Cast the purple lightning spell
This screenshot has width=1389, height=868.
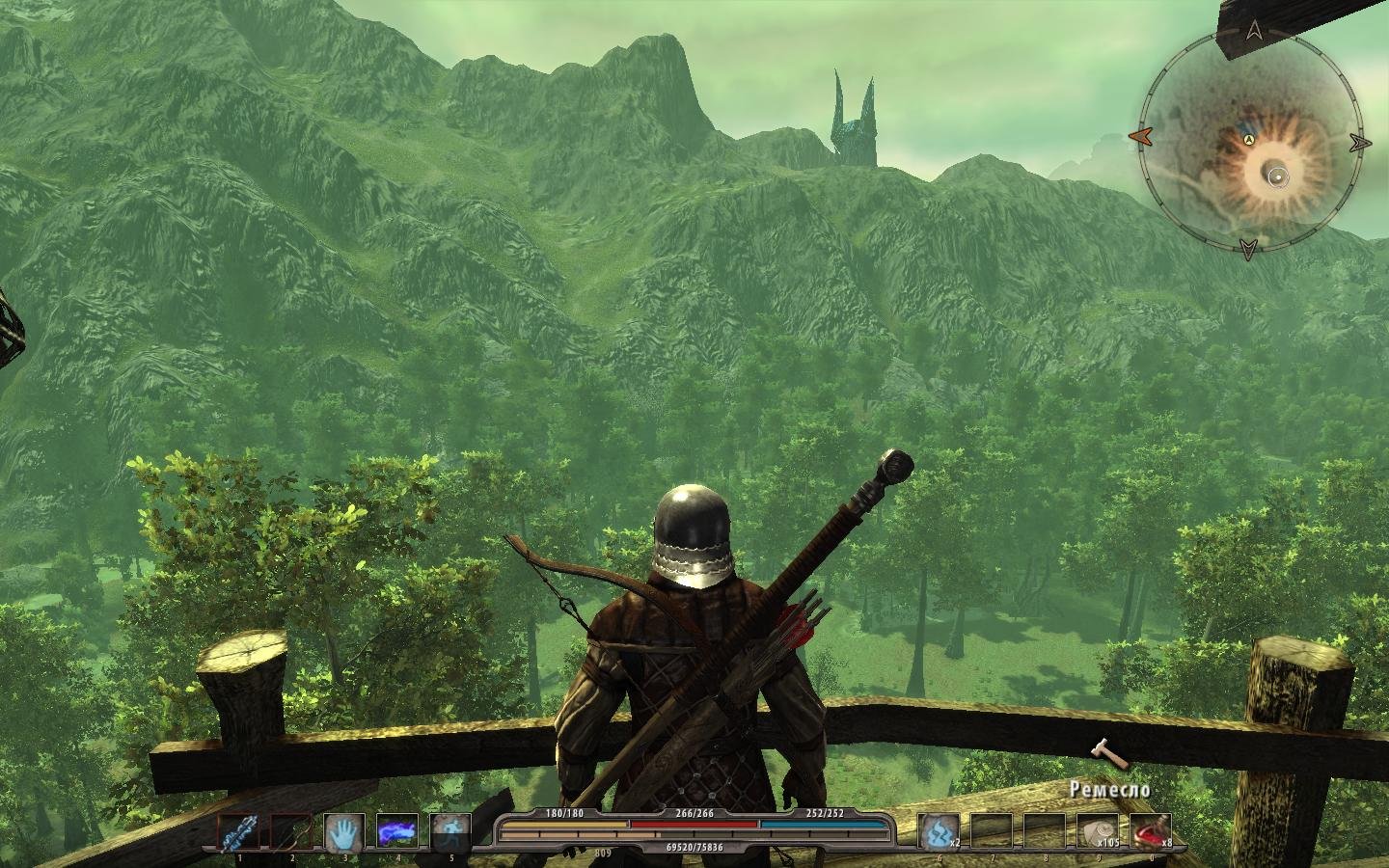(396, 832)
